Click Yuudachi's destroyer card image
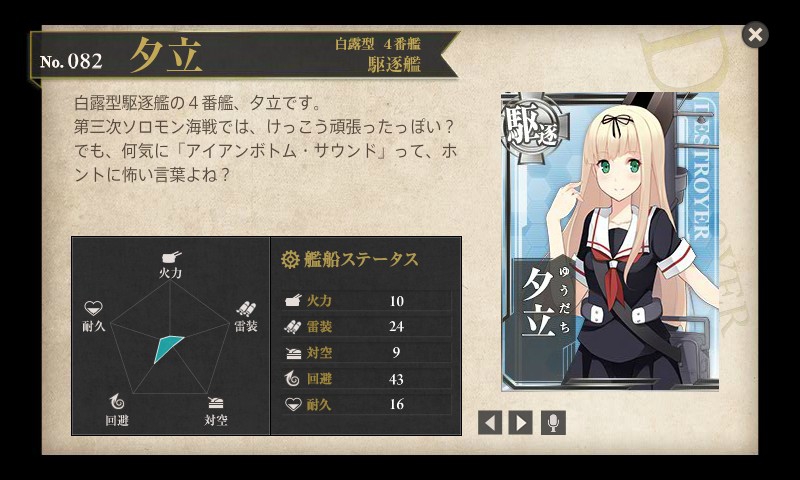The image size is (800, 480). point(609,242)
